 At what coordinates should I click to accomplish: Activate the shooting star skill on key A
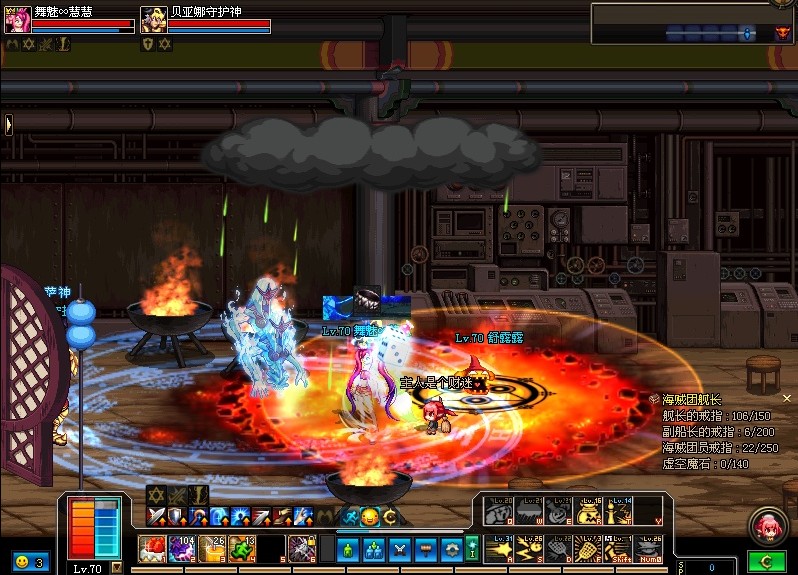[x=498, y=548]
